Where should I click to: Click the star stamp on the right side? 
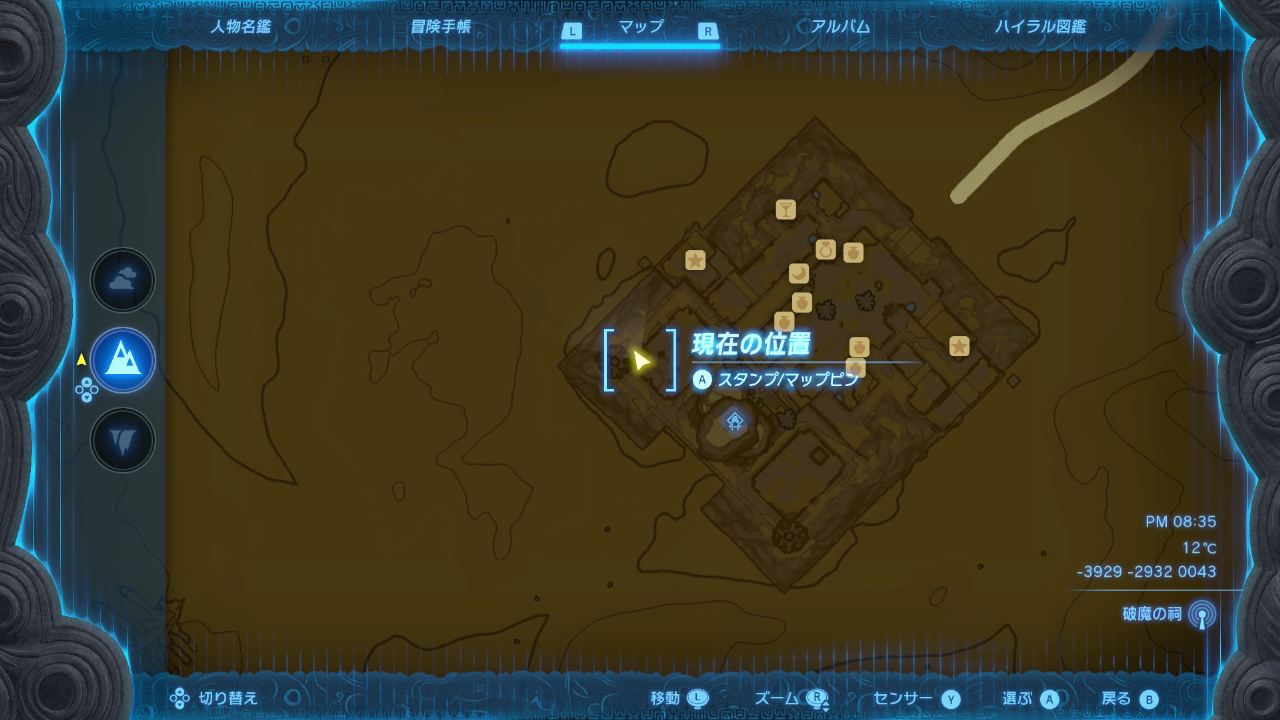coord(959,347)
